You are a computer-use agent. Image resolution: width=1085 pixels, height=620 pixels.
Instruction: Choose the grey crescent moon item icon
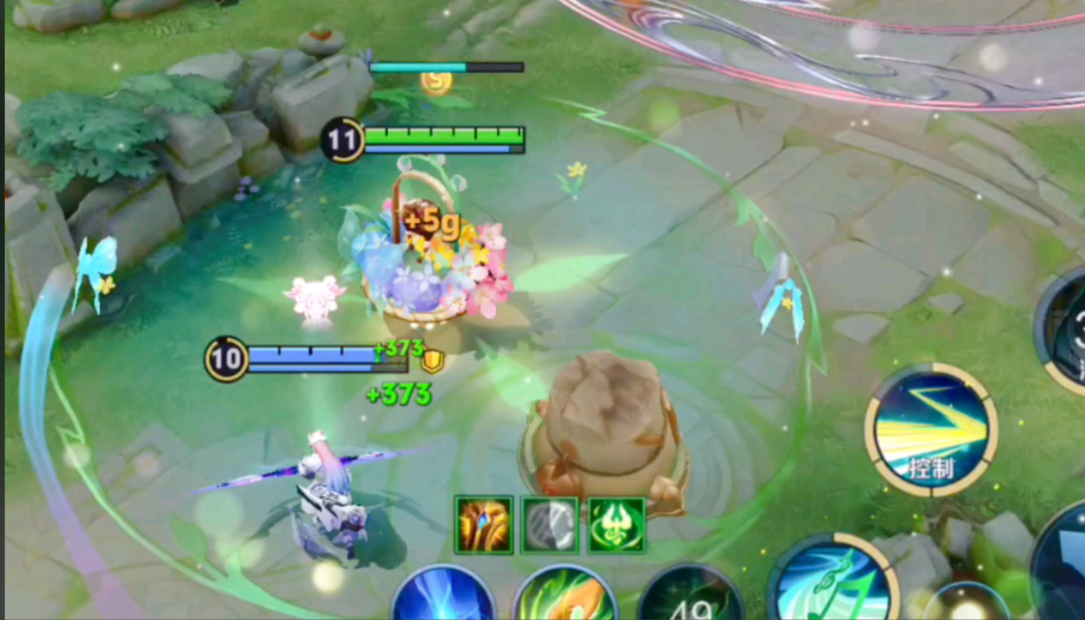coord(550,525)
